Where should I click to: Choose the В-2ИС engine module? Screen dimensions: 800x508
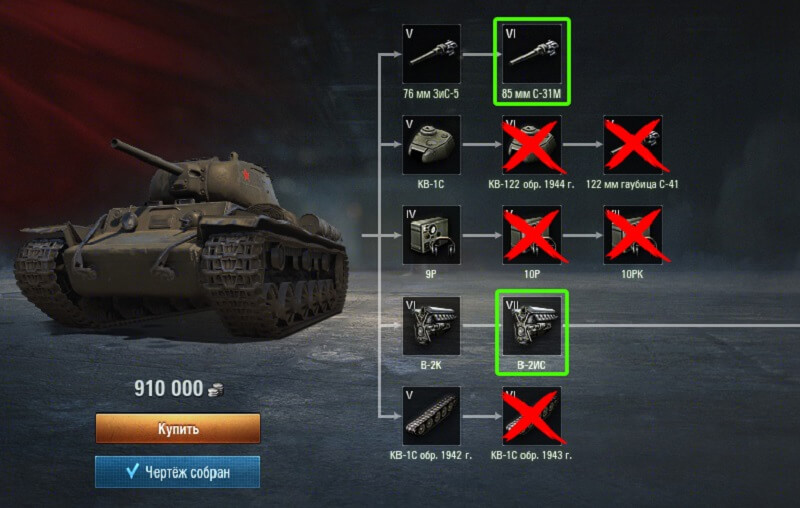pos(531,326)
